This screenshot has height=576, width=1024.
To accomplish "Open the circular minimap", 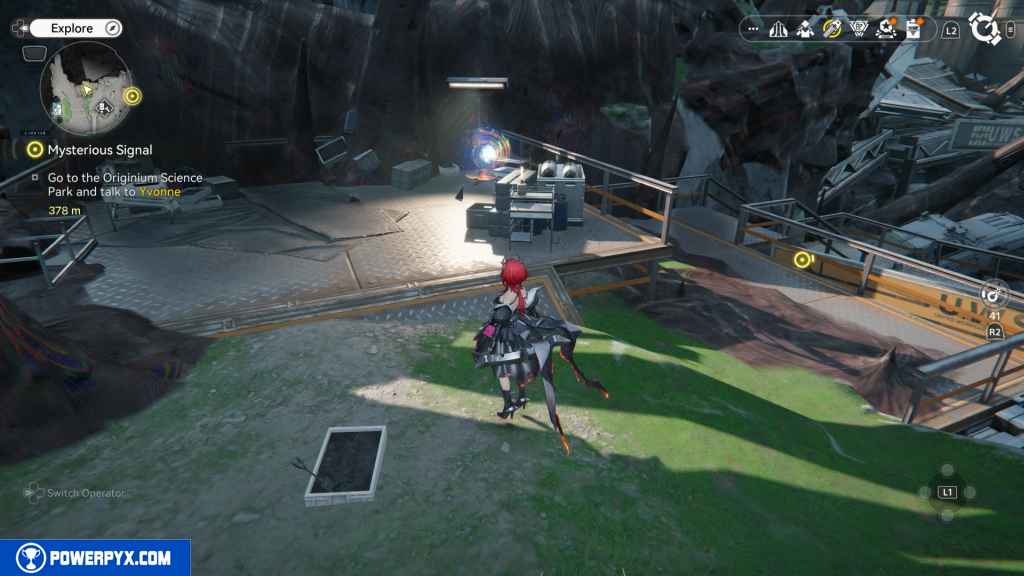I will [85, 89].
